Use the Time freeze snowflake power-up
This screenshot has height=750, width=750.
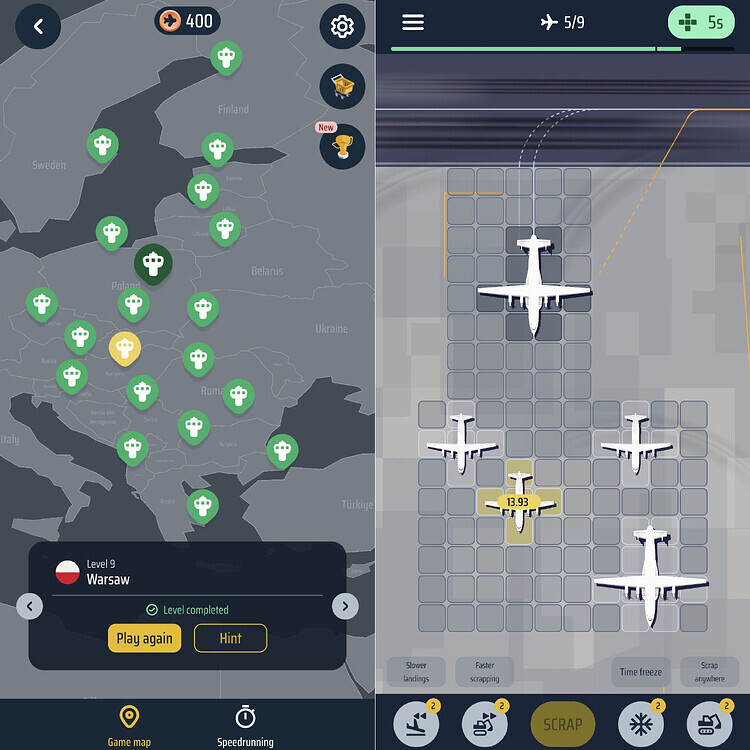point(640,723)
